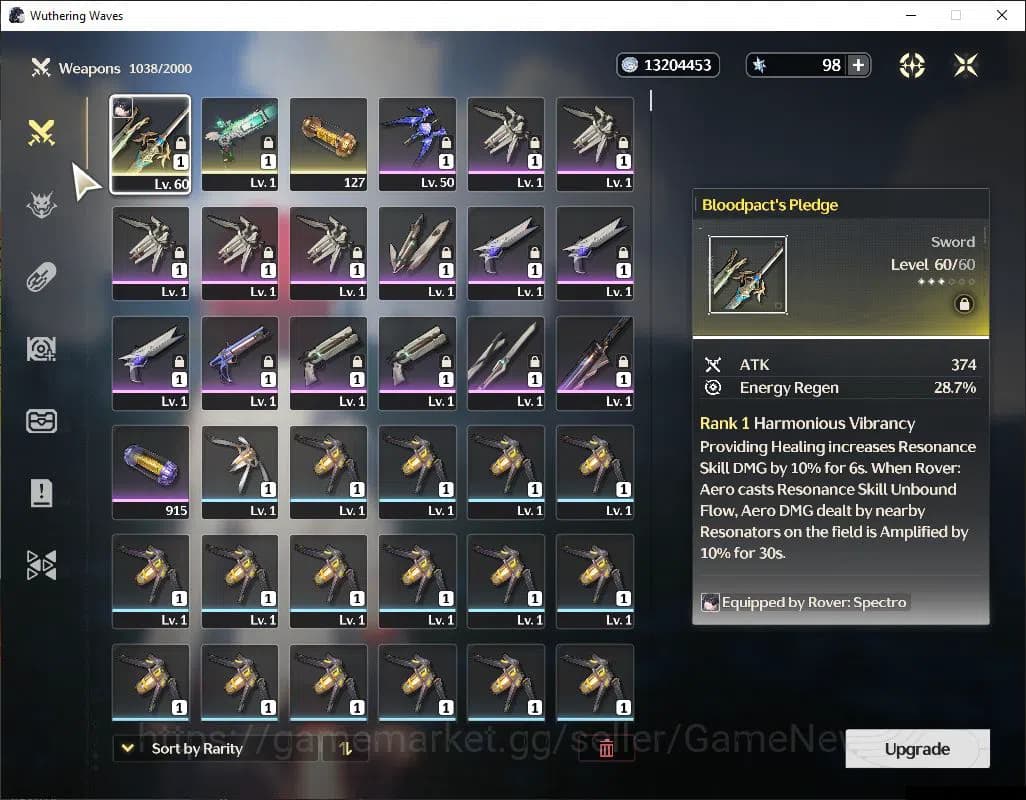The height and width of the screenshot is (800, 1026).
Task: Toggle the lock icon on Bloodpact's Pledge details
Action: (964, 305)
